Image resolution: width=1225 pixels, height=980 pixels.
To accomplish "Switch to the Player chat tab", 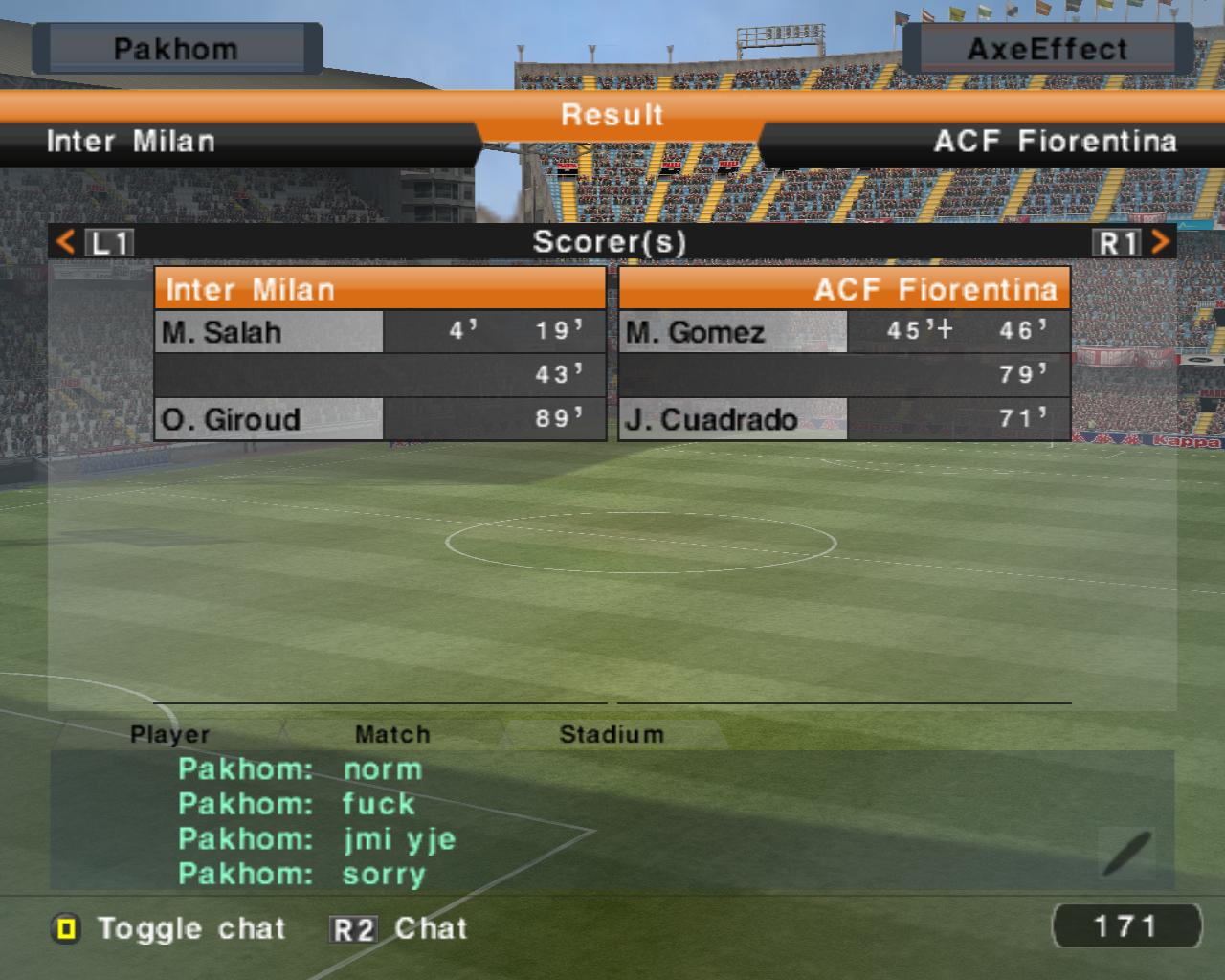I will [169, 734].
